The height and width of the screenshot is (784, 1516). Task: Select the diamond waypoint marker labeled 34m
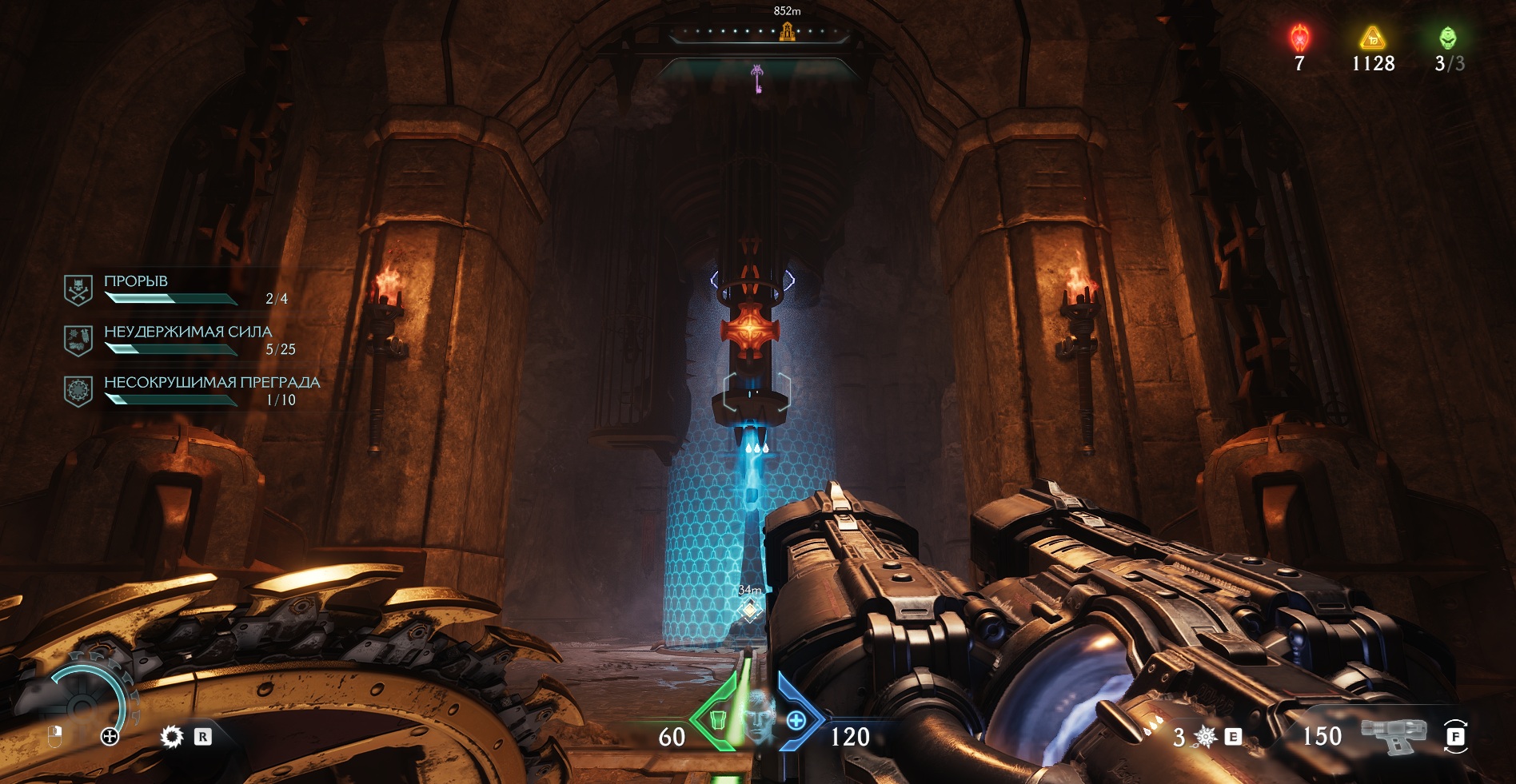750,611
